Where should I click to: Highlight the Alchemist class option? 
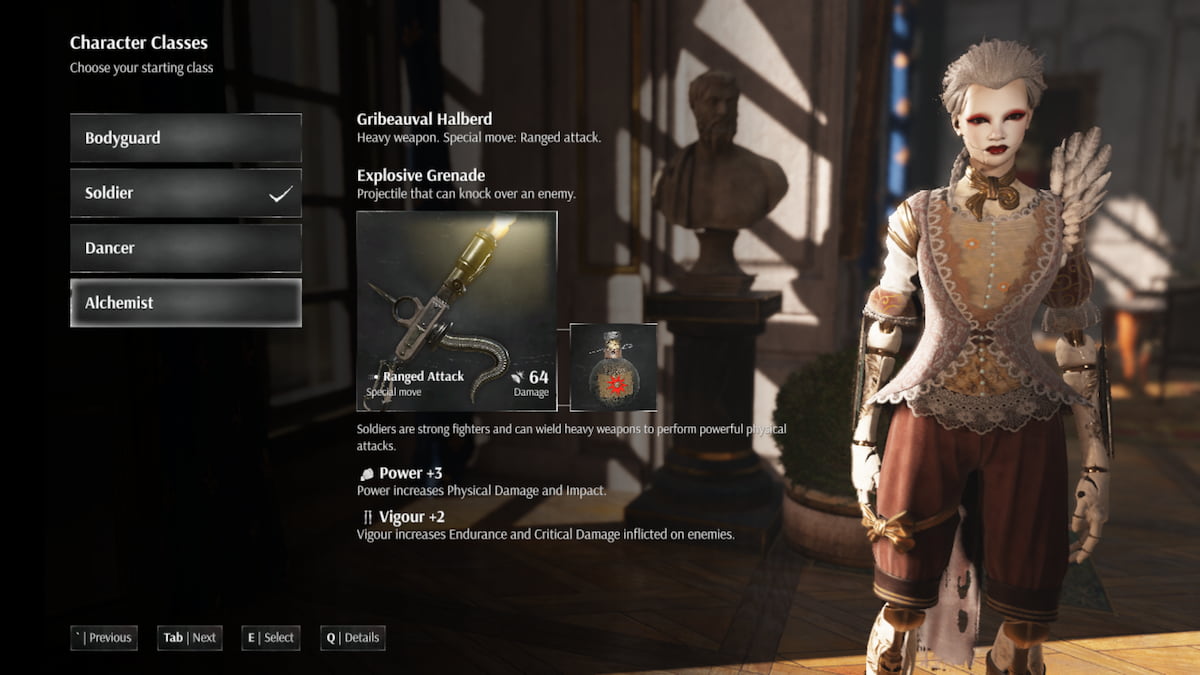tap(185, 303)
